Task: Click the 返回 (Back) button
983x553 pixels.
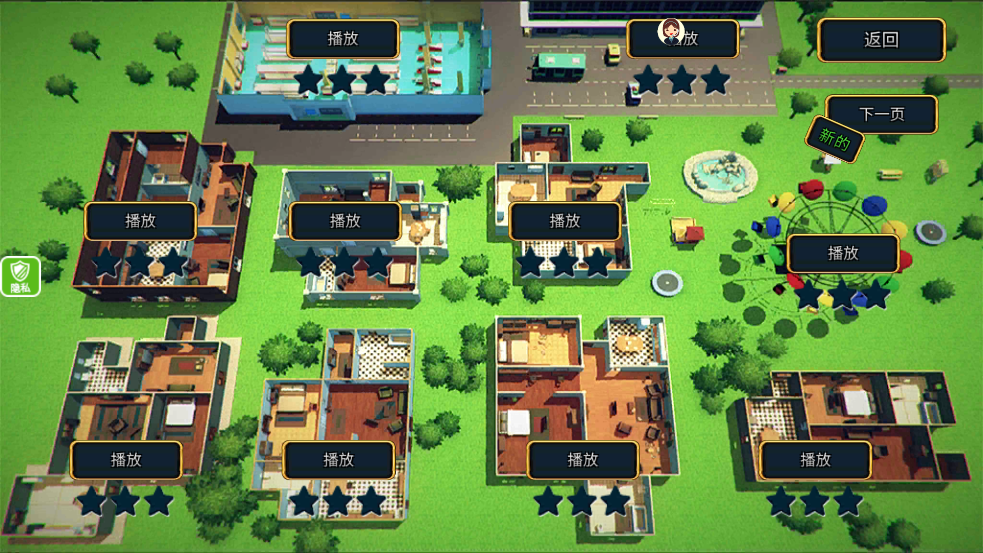Action: click(881, 40)
